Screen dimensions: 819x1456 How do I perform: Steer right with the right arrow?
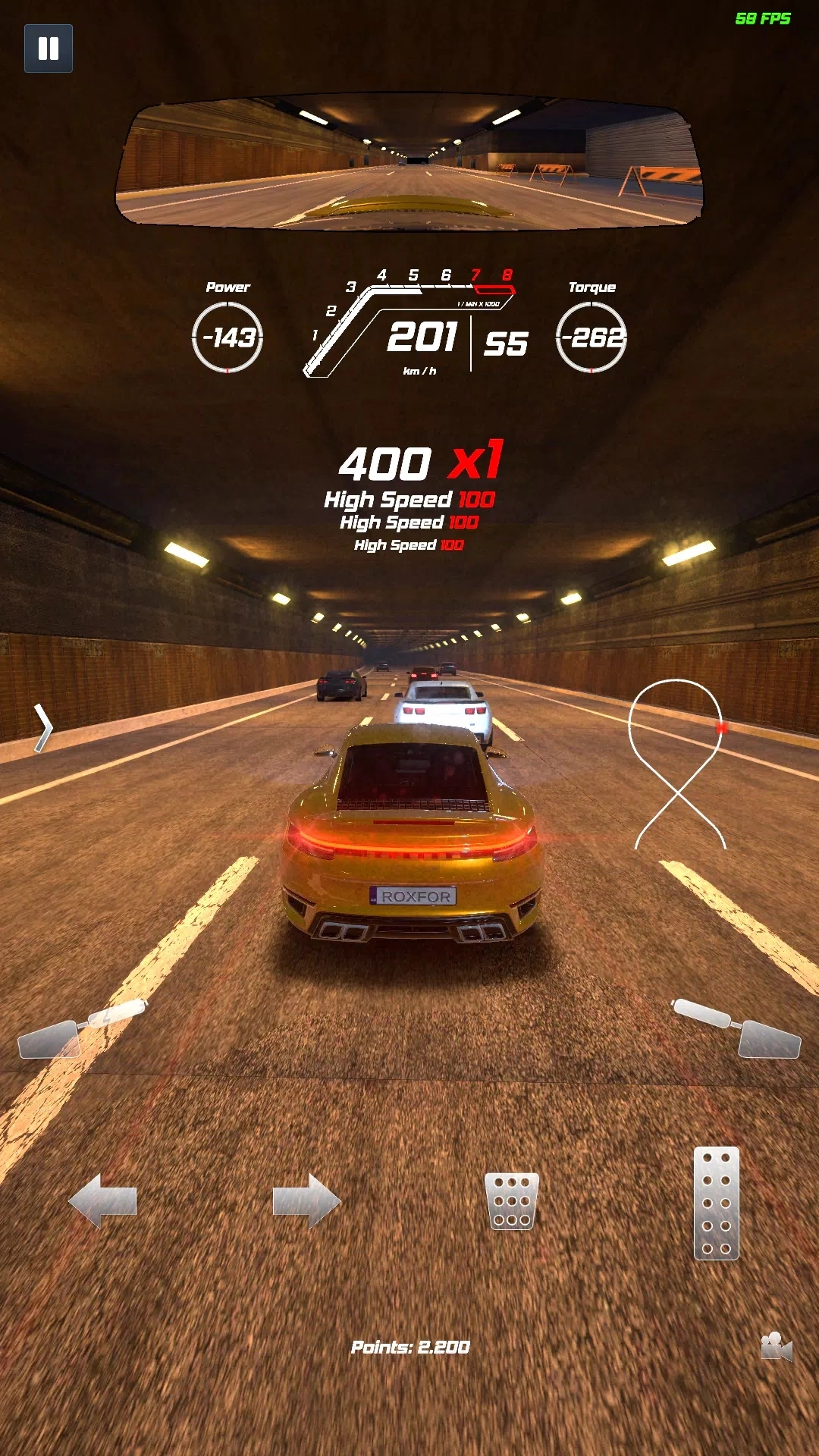(x=306, y=1200)
